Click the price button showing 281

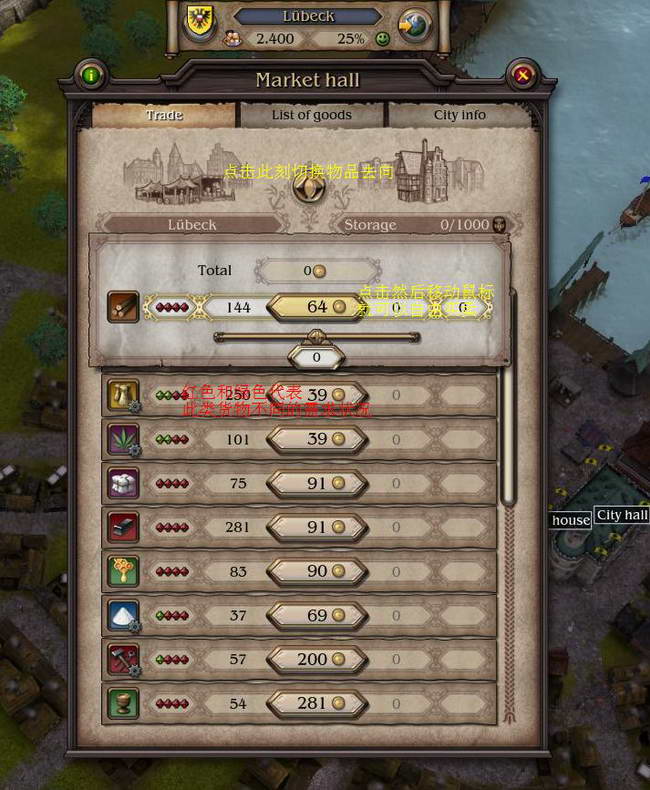(316, 703)
